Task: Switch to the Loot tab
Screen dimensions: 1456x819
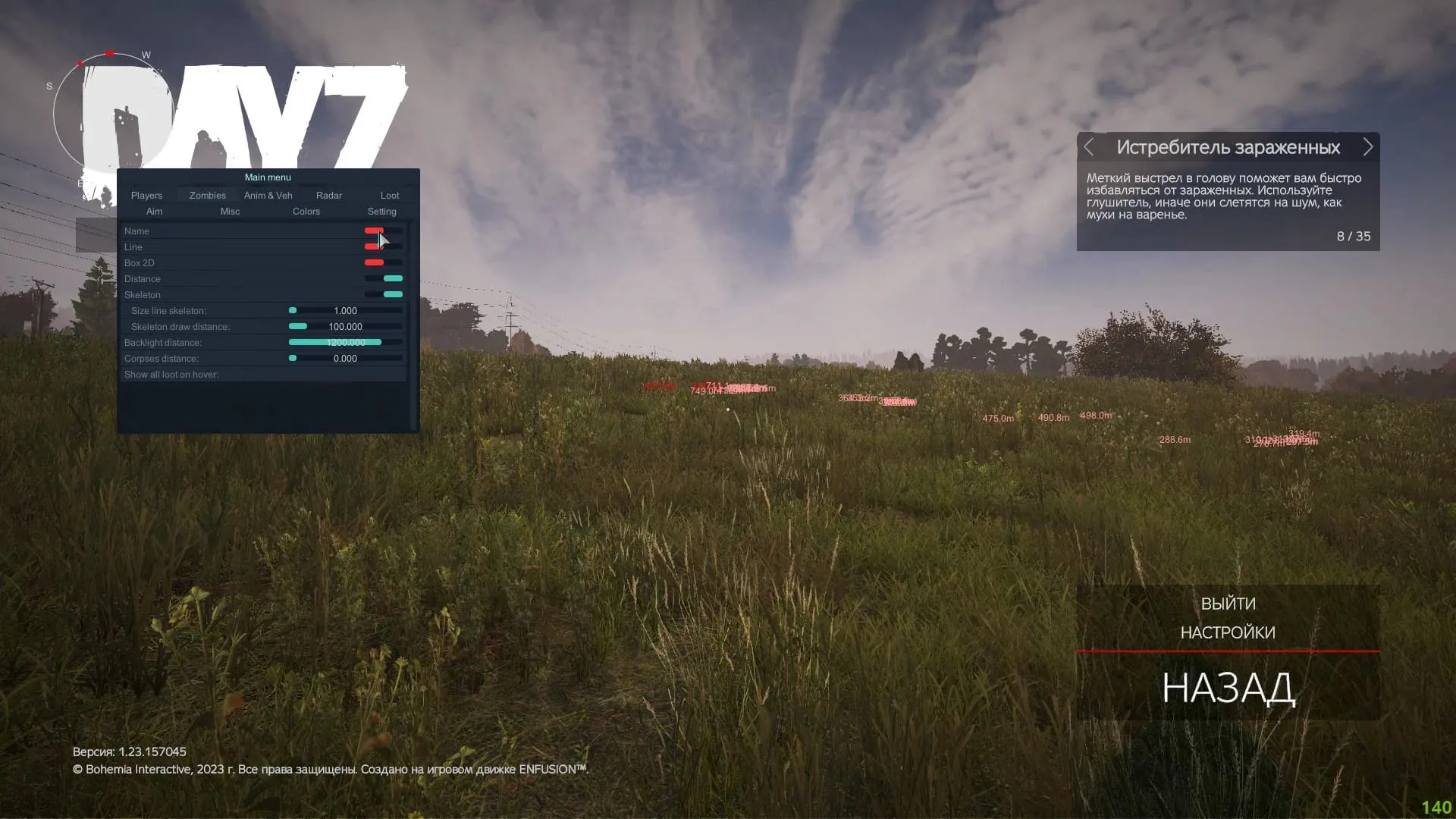Action: (x=389, y=195)
